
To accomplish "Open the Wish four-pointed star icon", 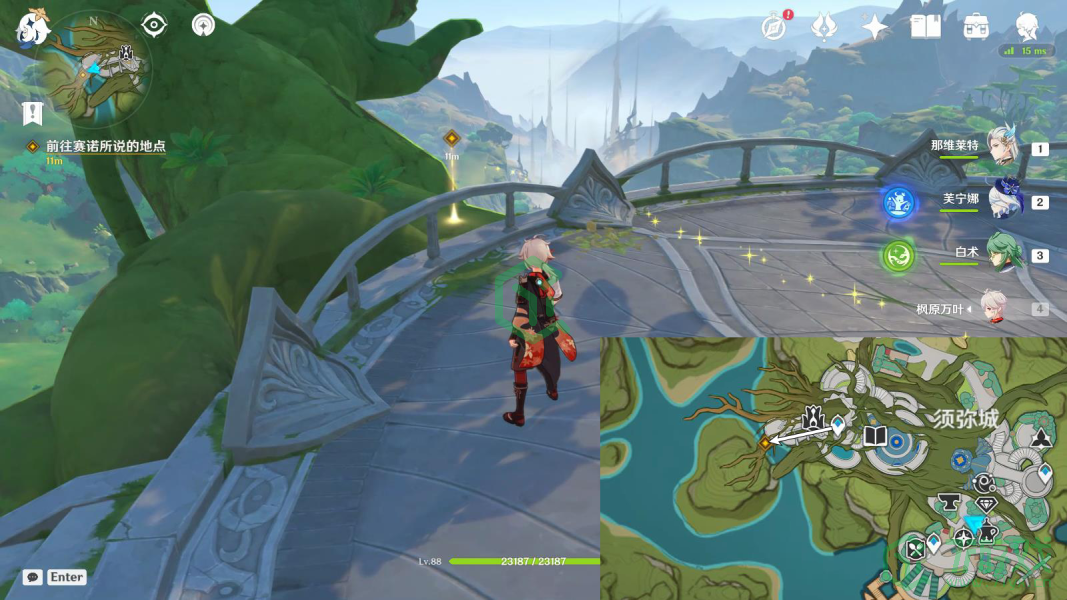I will click(875, 26).
